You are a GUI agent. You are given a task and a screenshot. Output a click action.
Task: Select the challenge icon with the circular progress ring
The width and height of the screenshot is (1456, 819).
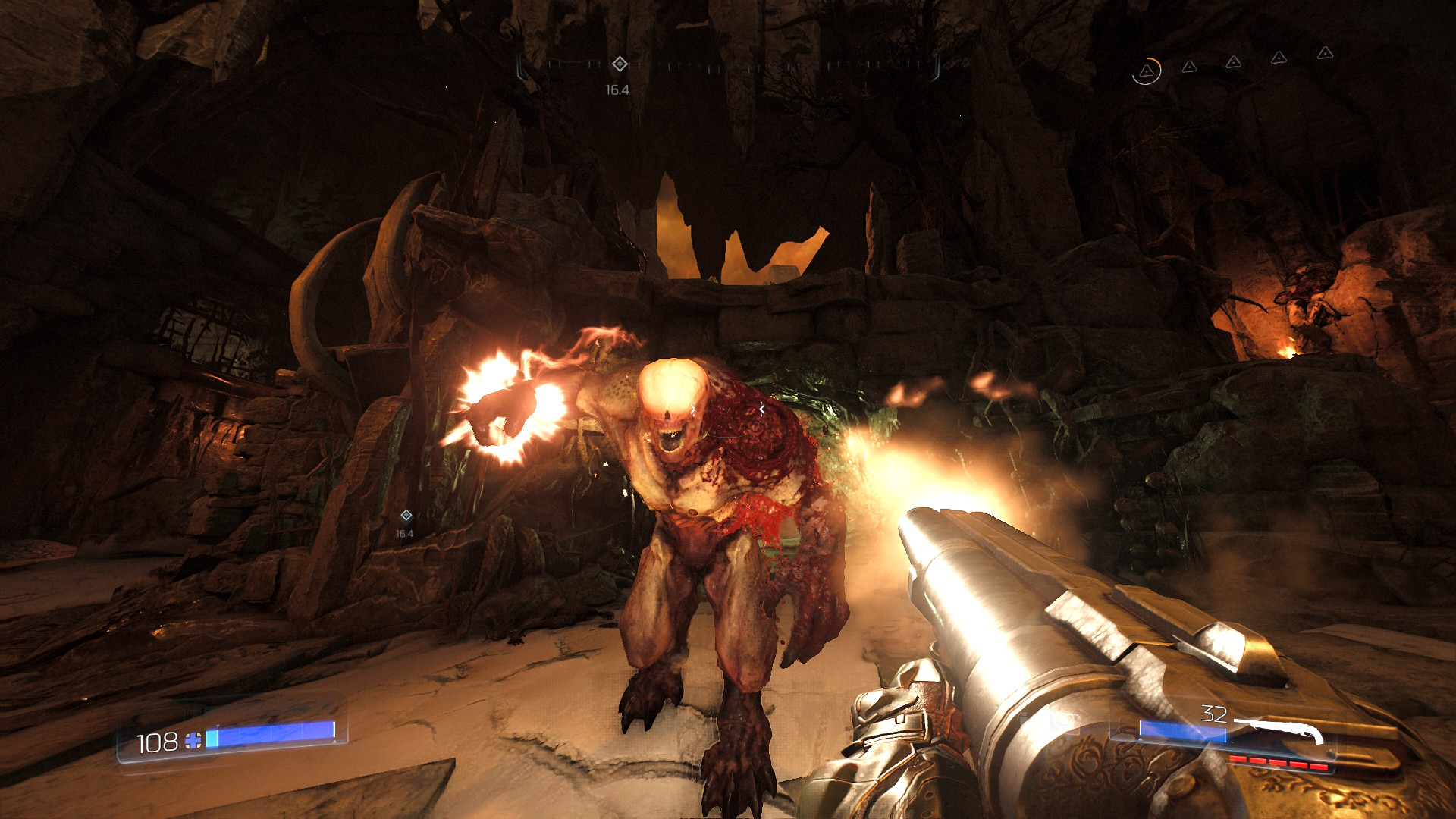tap(1147, 71)
